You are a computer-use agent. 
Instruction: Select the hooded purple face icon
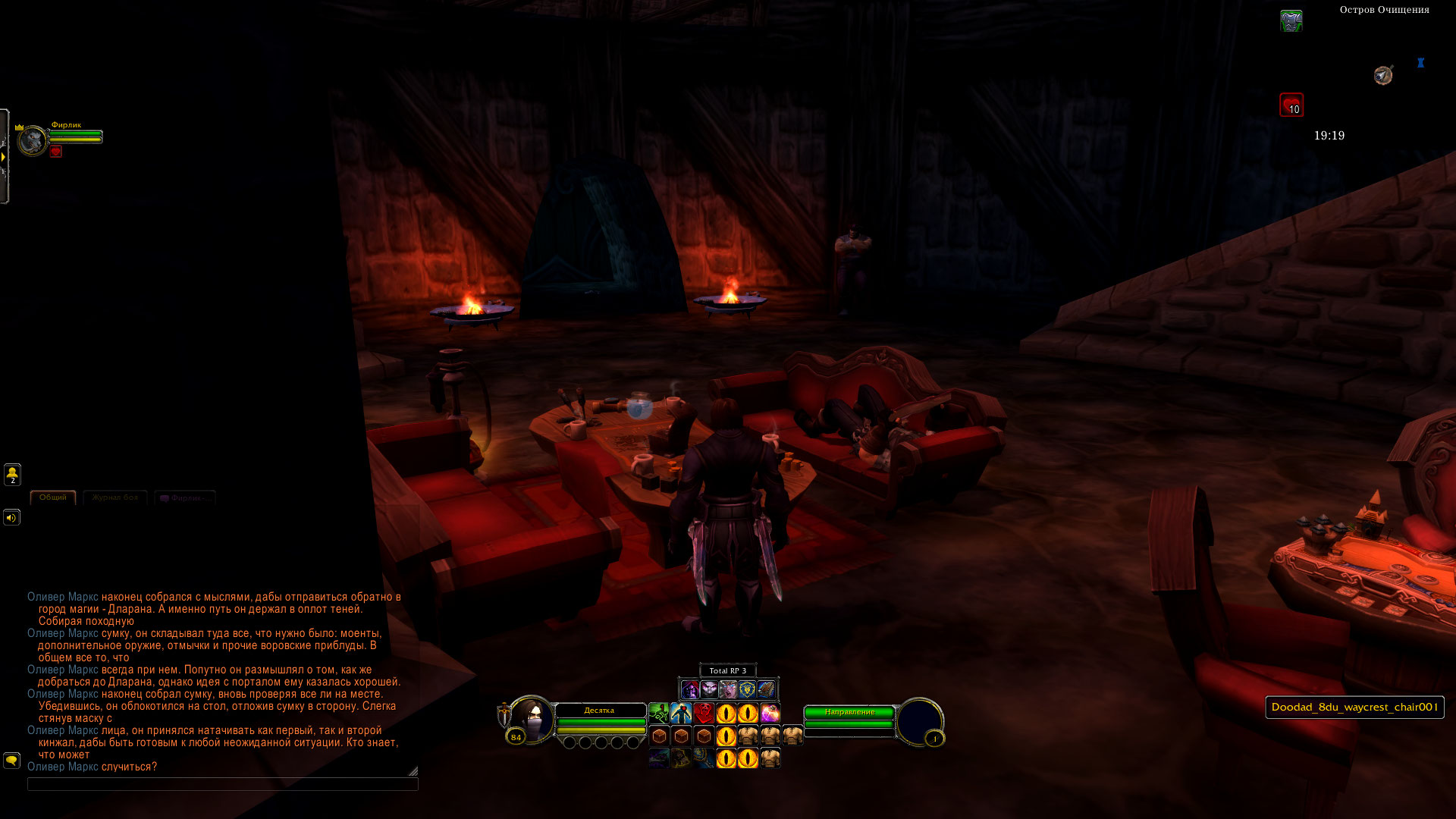[689, 689]
